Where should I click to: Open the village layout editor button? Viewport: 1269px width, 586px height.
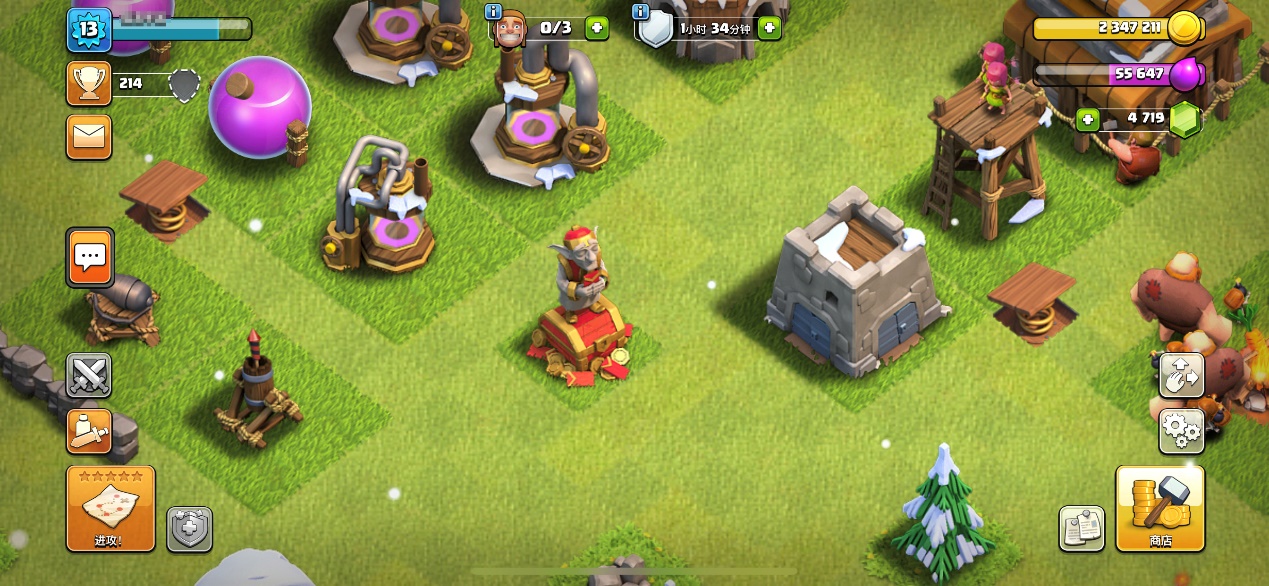[1181, 376]
